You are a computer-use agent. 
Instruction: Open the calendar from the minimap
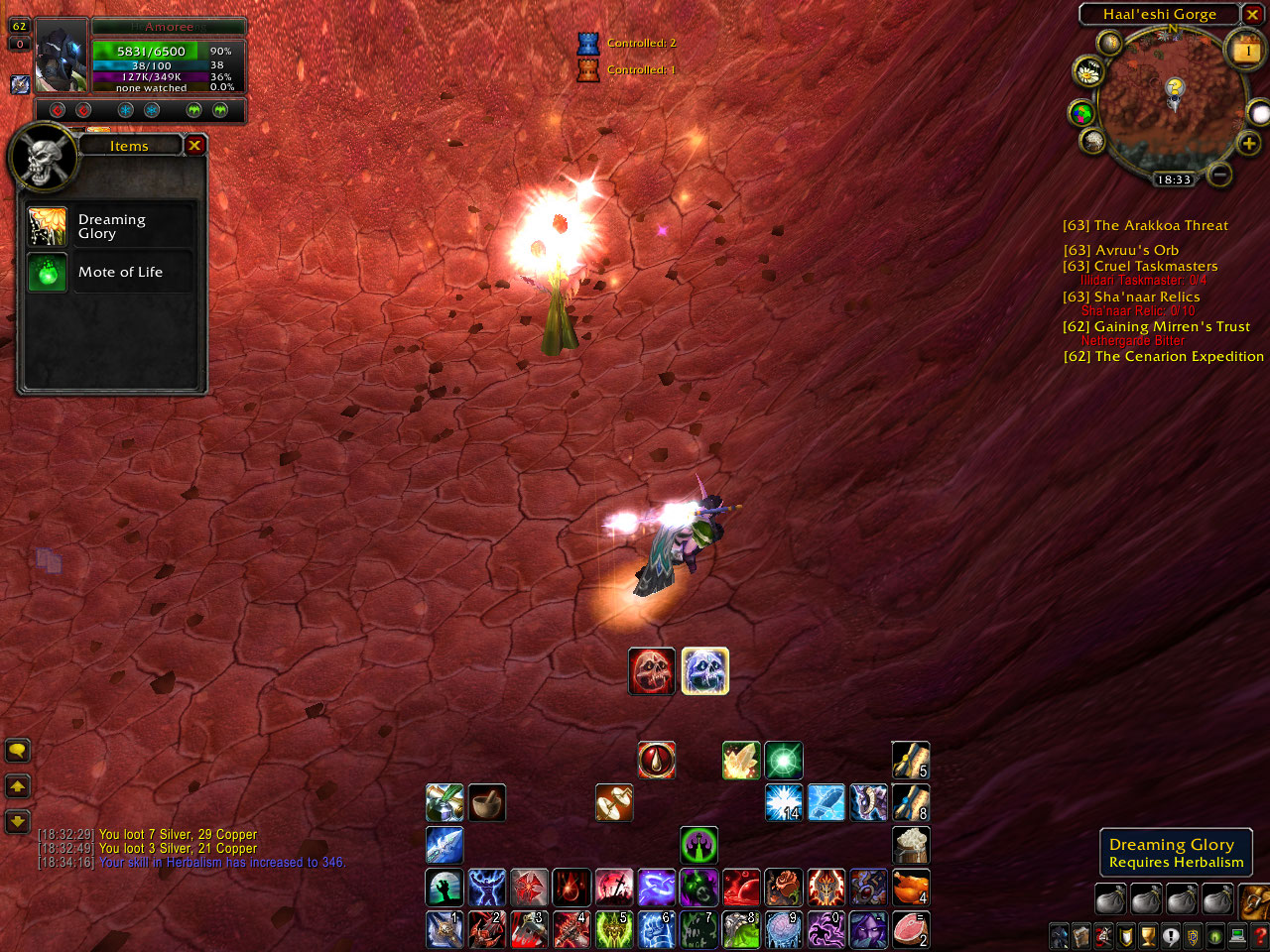coord(1246,50)
